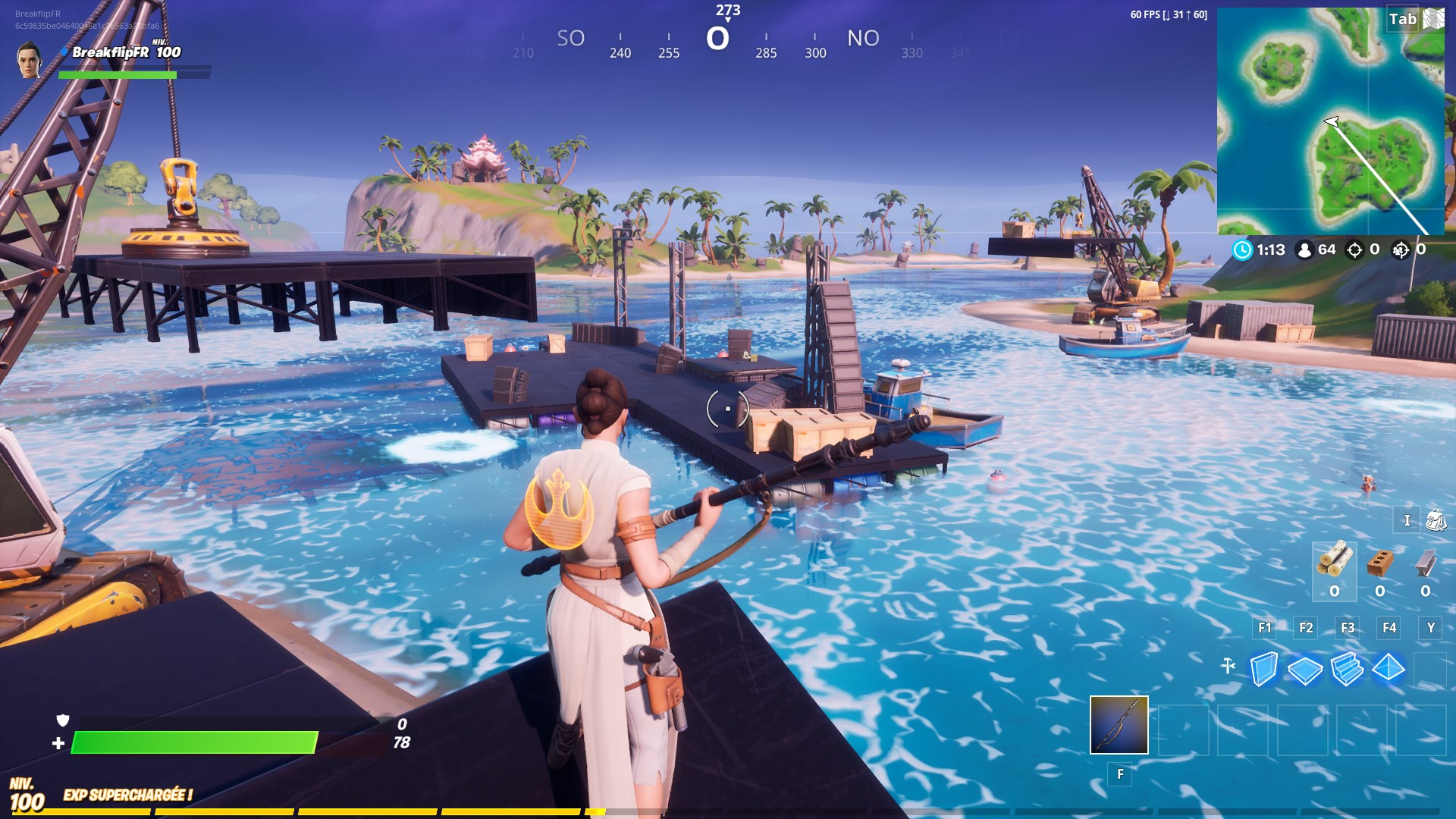Image resolution: width=1456 pixels, height=819 pixels.
Task: Select the wood material resource
Action: coord(1335,560)
